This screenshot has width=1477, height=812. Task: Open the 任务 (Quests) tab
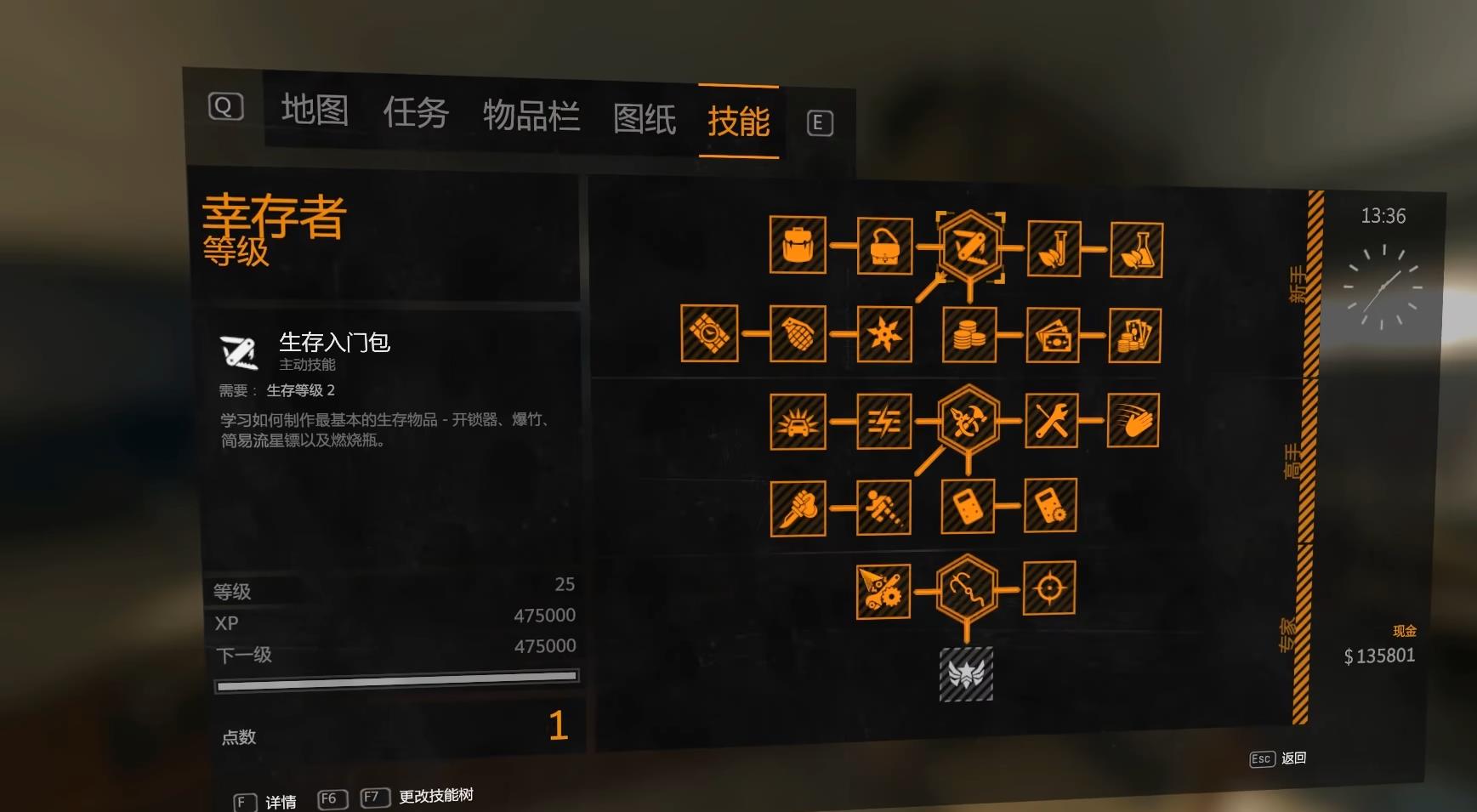click(x=415, y=113)
